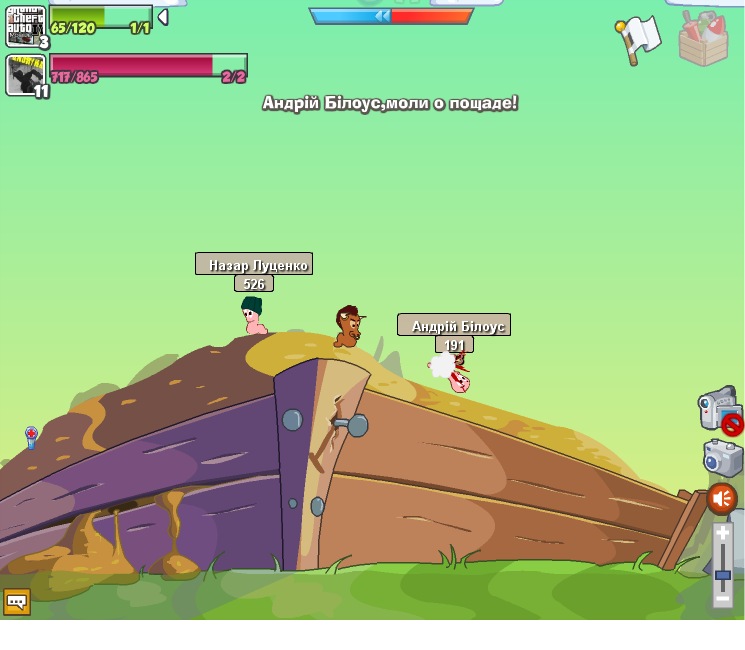Take a screenshot with the photo camera icon

pyautogui.click(x=722, y=458)
